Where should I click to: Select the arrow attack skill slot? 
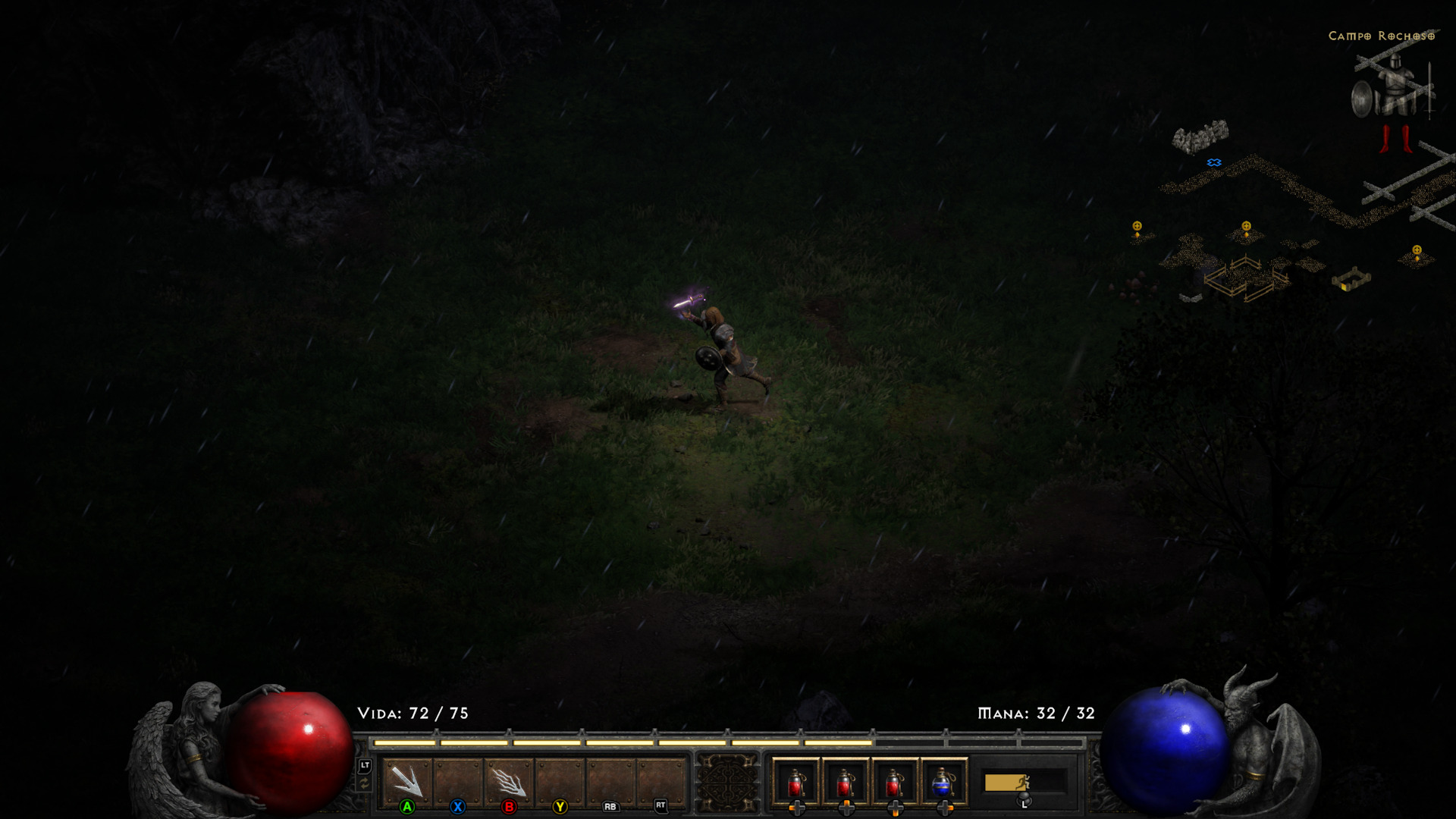(408, 780)
